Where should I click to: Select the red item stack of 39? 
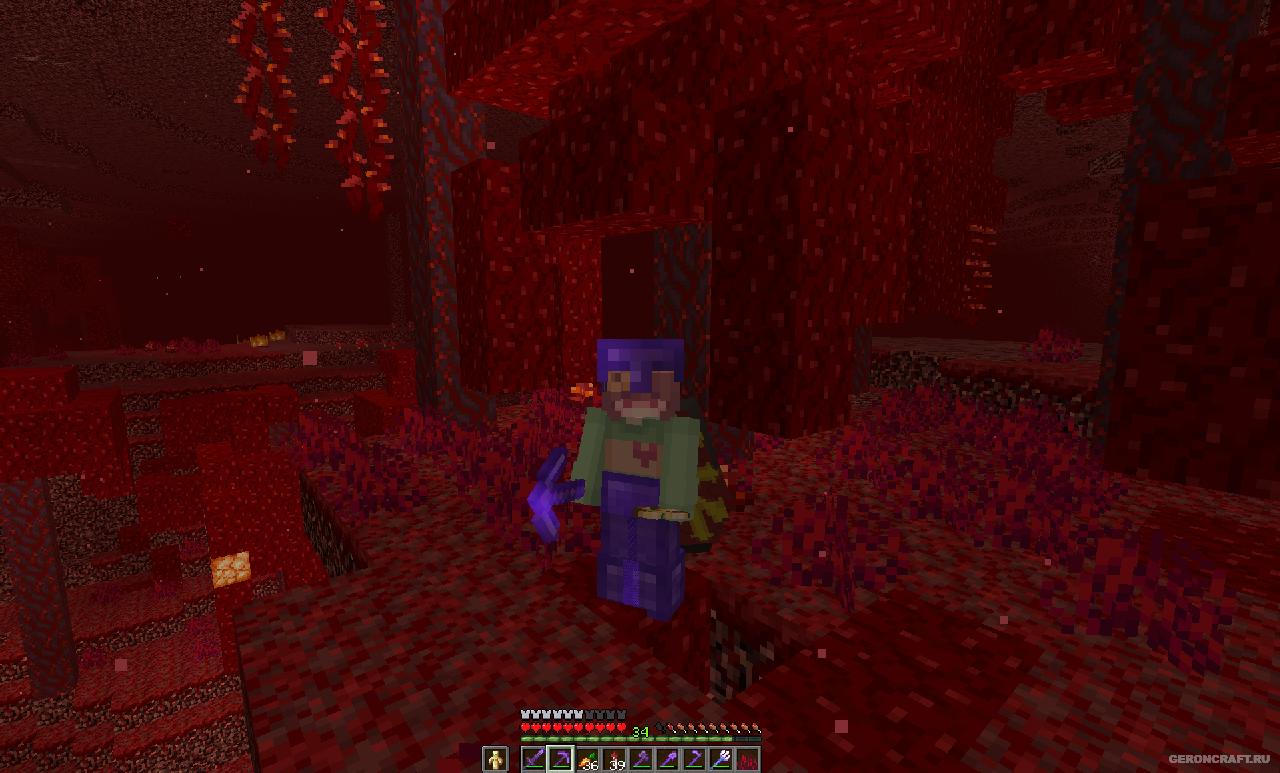coord(613,760)
